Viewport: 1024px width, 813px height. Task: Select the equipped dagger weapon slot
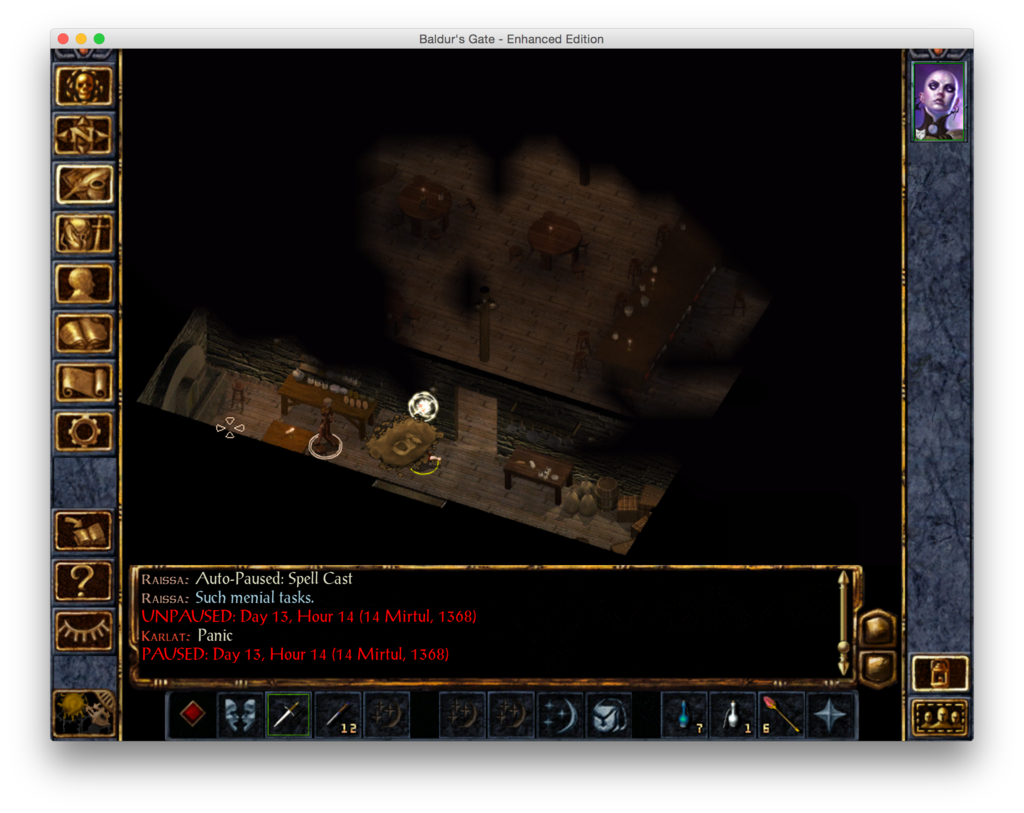[x=288, y=715]
